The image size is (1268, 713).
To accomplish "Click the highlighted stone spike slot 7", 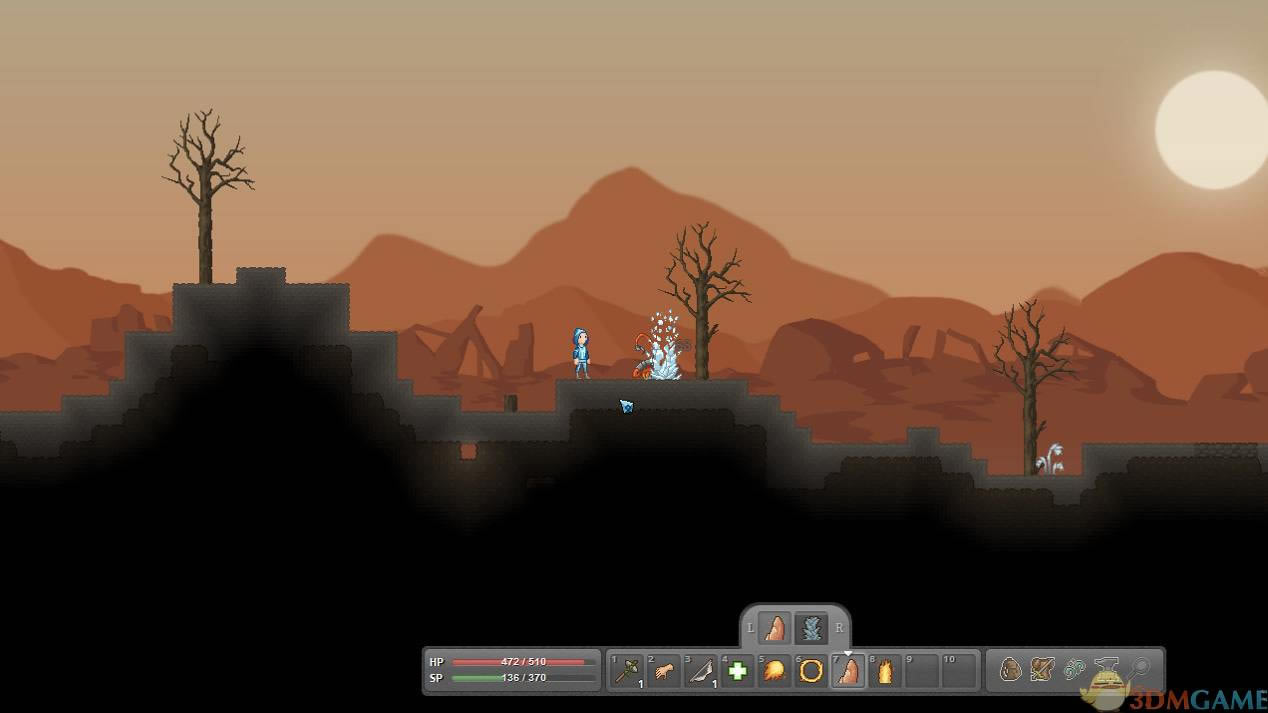I will click(848, 670).
